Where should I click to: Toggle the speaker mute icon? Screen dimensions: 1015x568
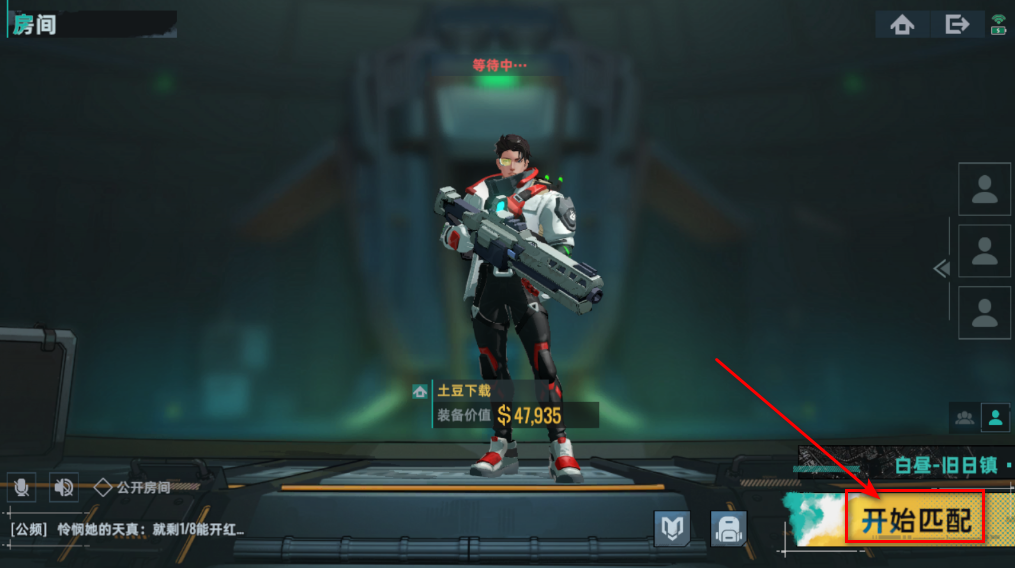click(x=64, y=487)
